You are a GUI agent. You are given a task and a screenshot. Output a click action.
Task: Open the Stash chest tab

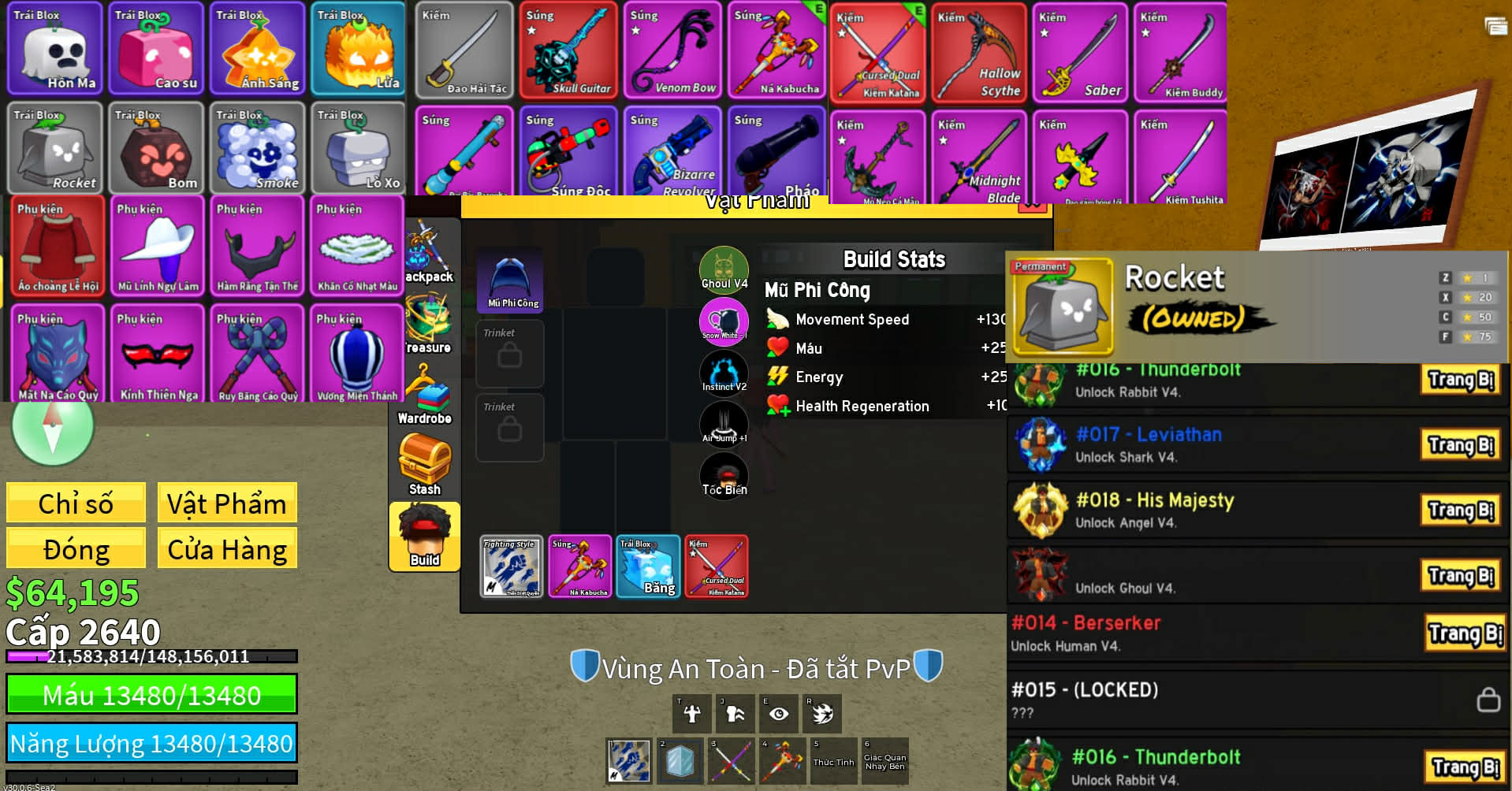(x=424, y=465)
